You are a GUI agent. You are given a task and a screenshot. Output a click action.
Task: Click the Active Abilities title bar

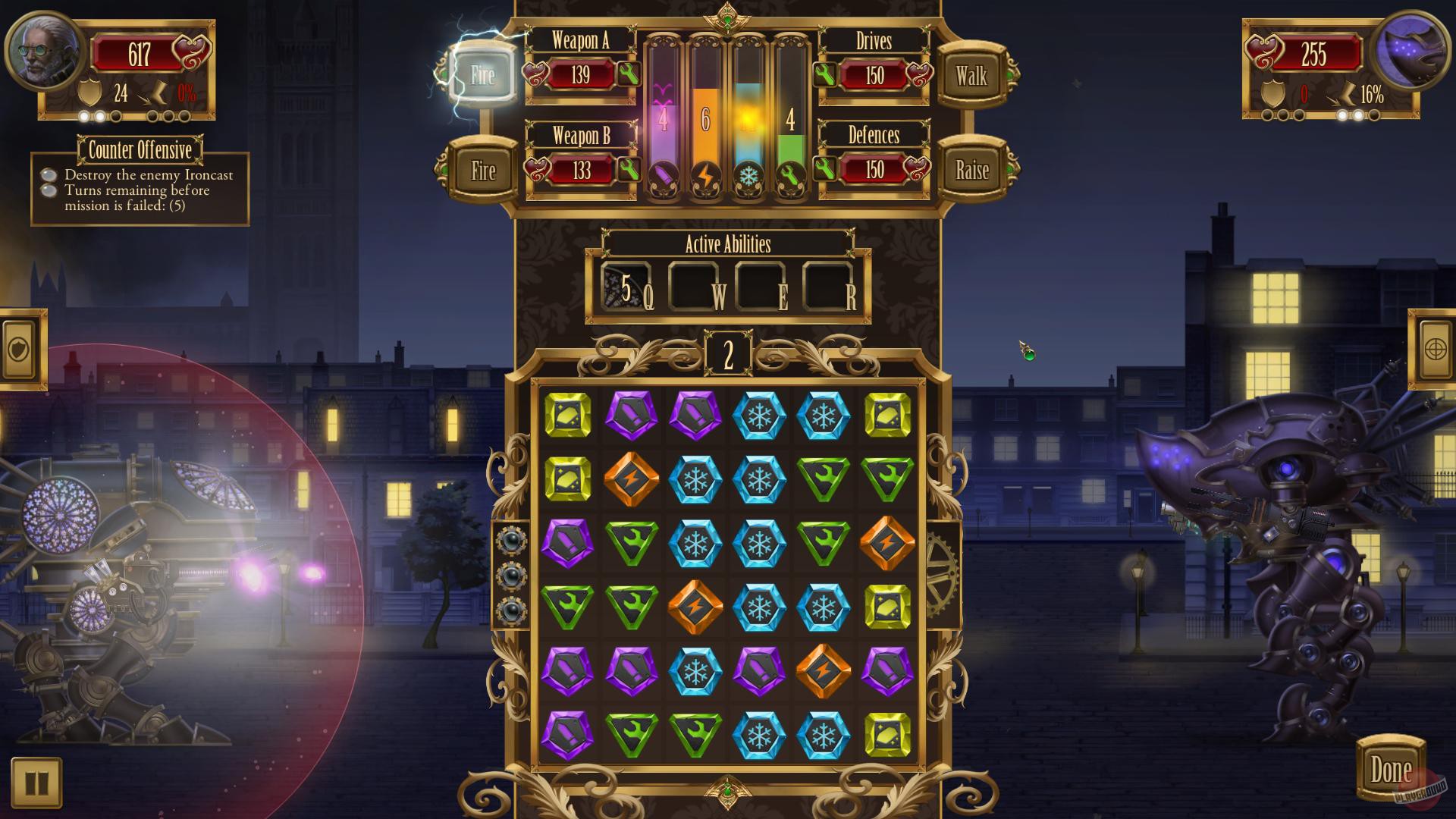click(728, 244)
